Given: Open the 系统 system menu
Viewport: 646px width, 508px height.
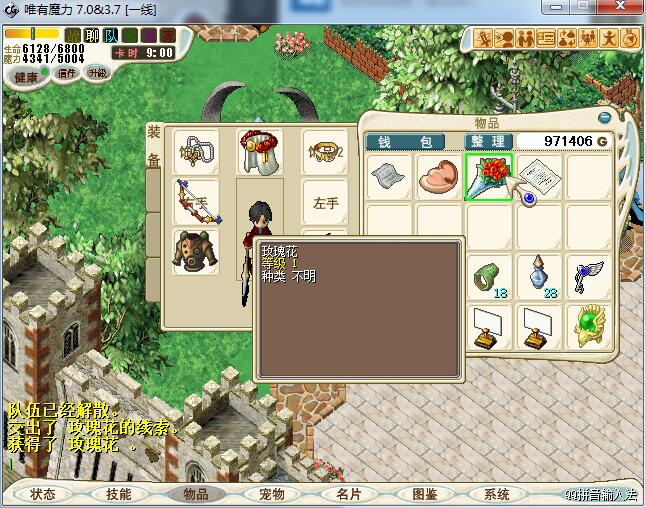Looking at the screenshot, I should click(497, 494).
